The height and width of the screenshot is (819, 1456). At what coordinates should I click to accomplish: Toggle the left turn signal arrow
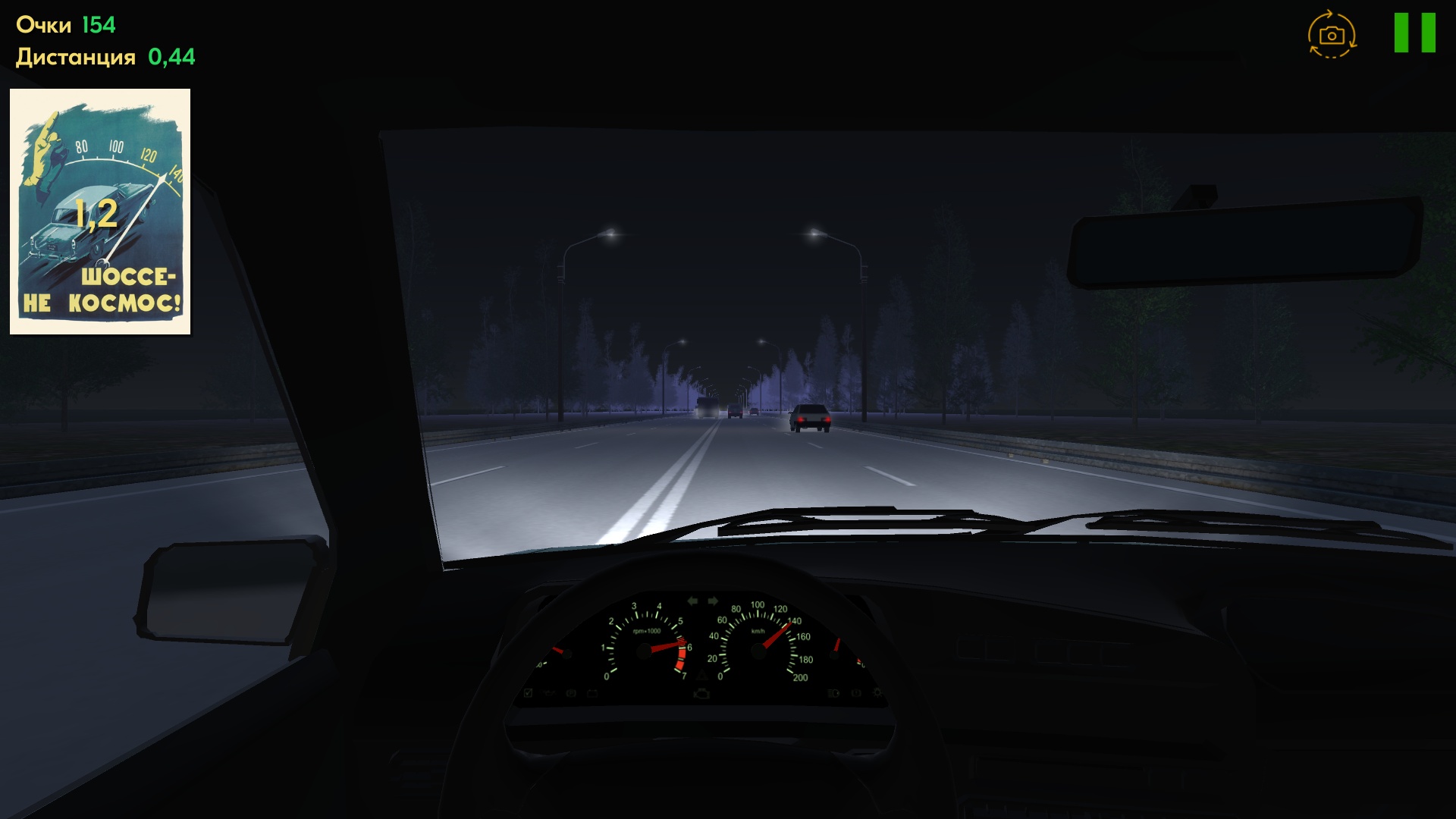click(x=694, y=599)
